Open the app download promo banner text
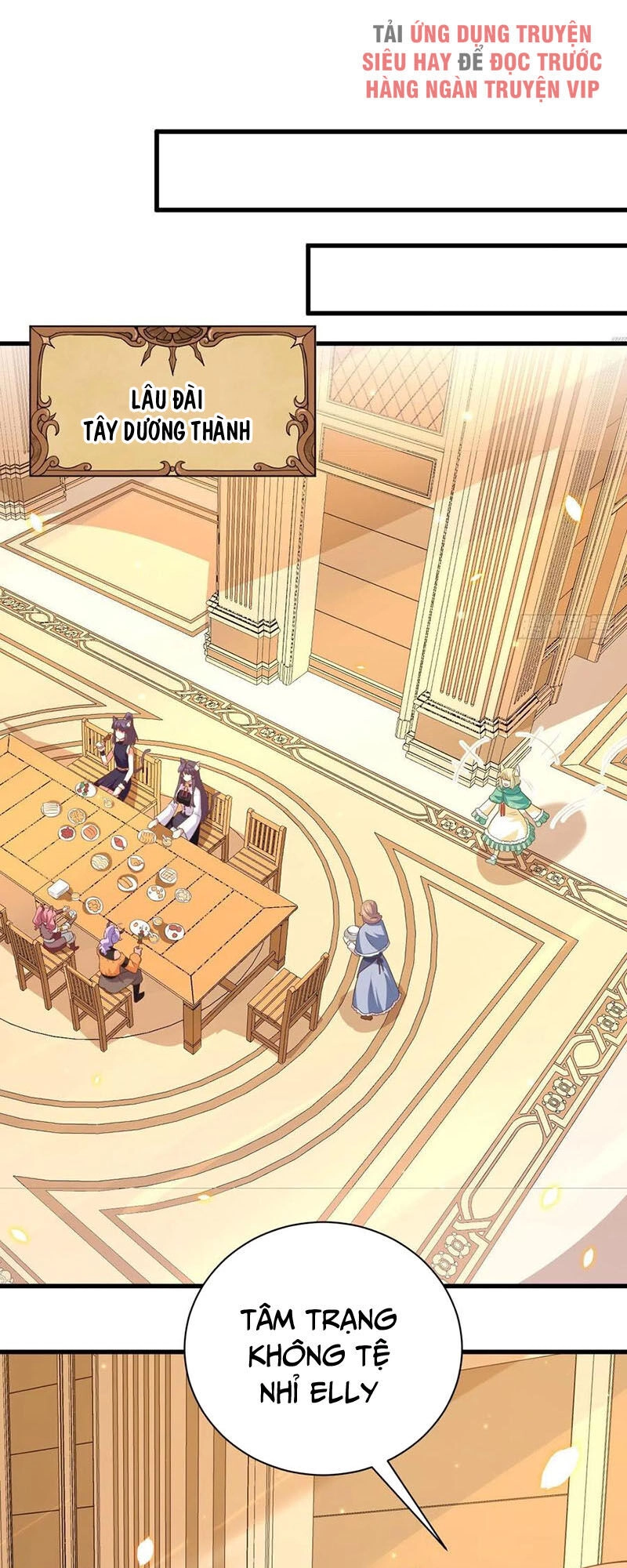 [481, 62]
